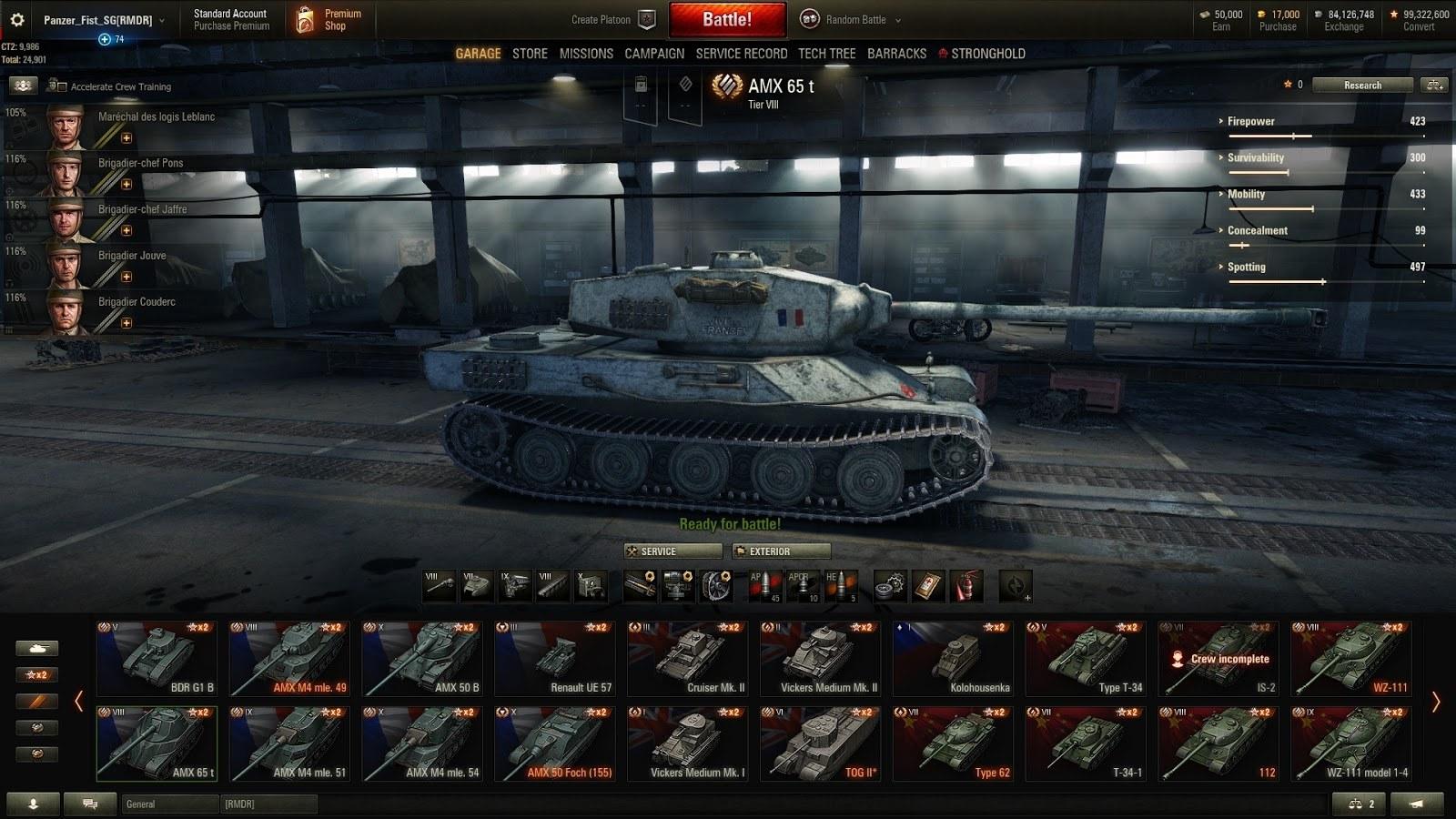Show the Service Record tab

[741, 54]
